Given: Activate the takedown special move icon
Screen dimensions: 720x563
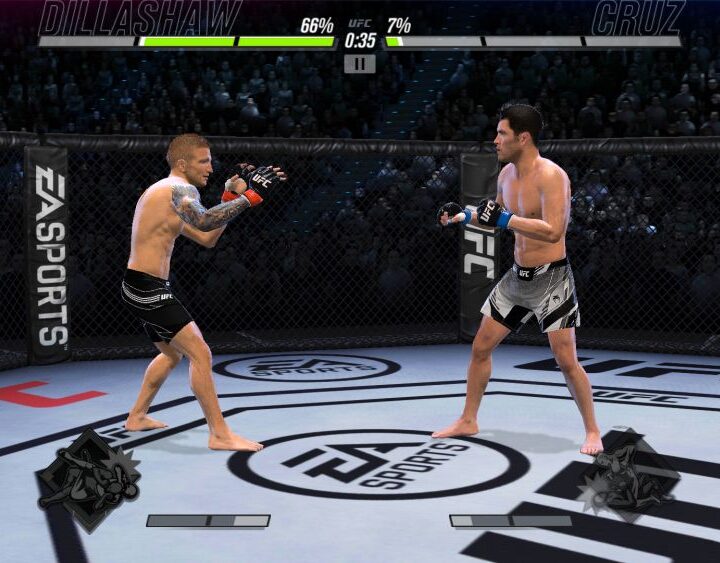Looking at the screenshot, I should pyautogui.click(x=88, y=480).
